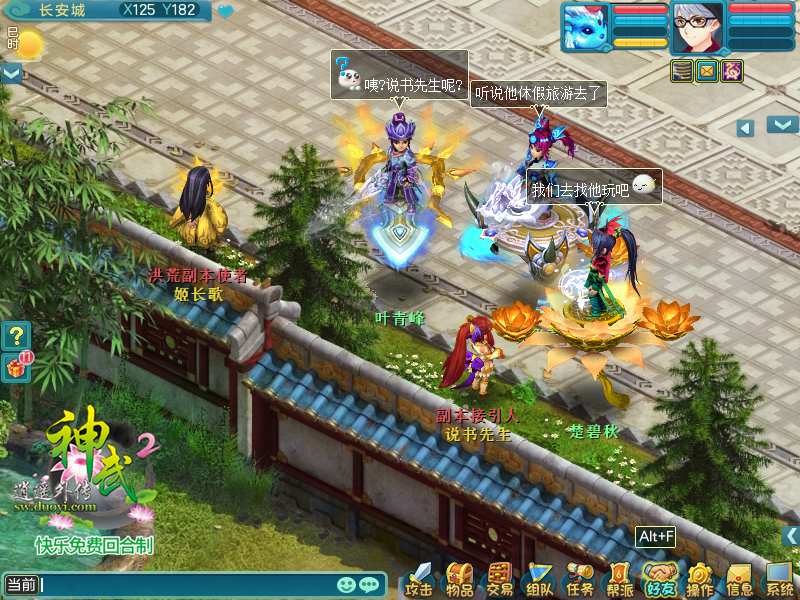Open the 好友 (Friends) handshake button
Screen dimensions: 800x600
(660, 579)
